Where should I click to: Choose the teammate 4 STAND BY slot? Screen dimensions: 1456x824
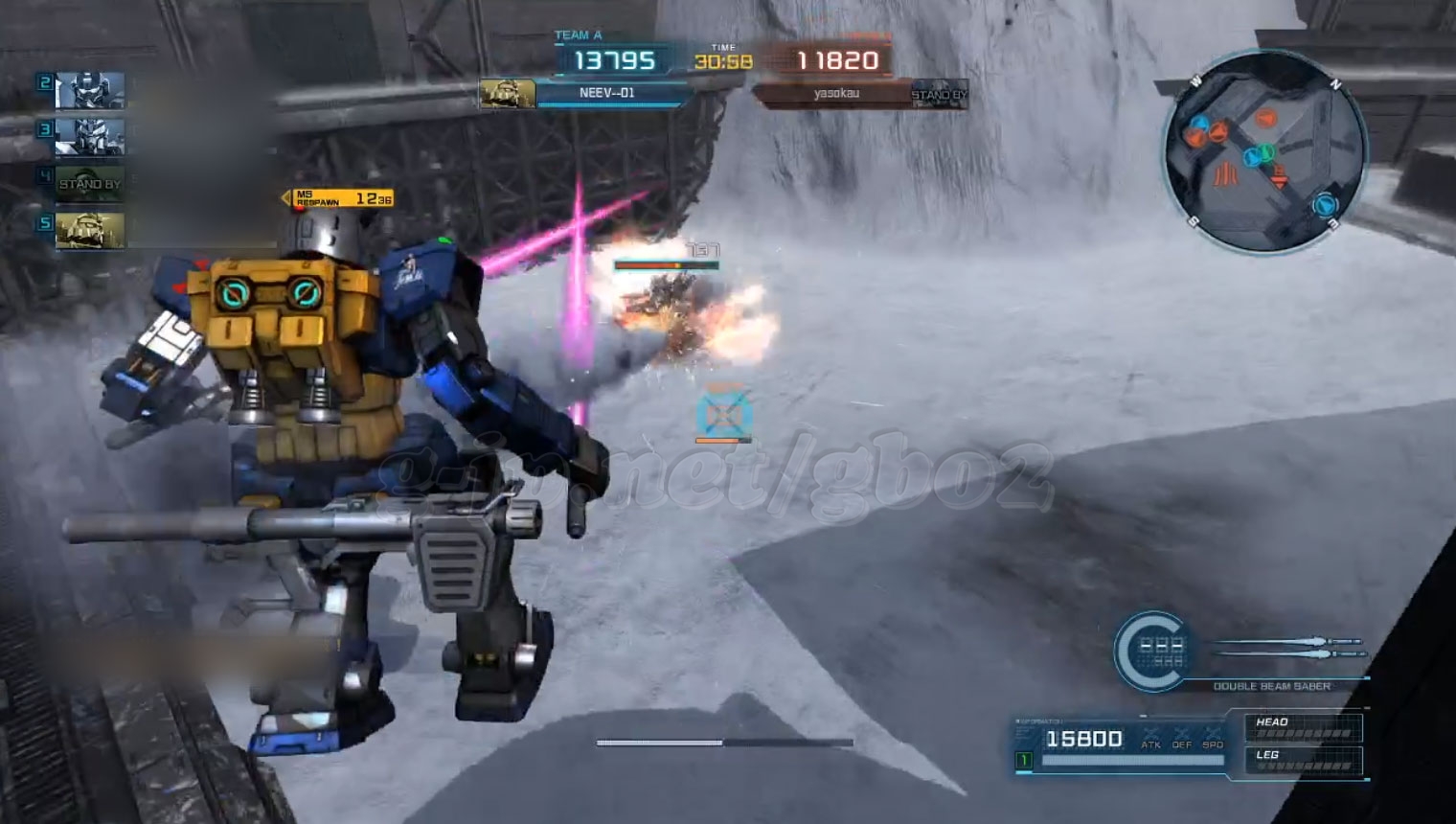[x=90, y=183]
